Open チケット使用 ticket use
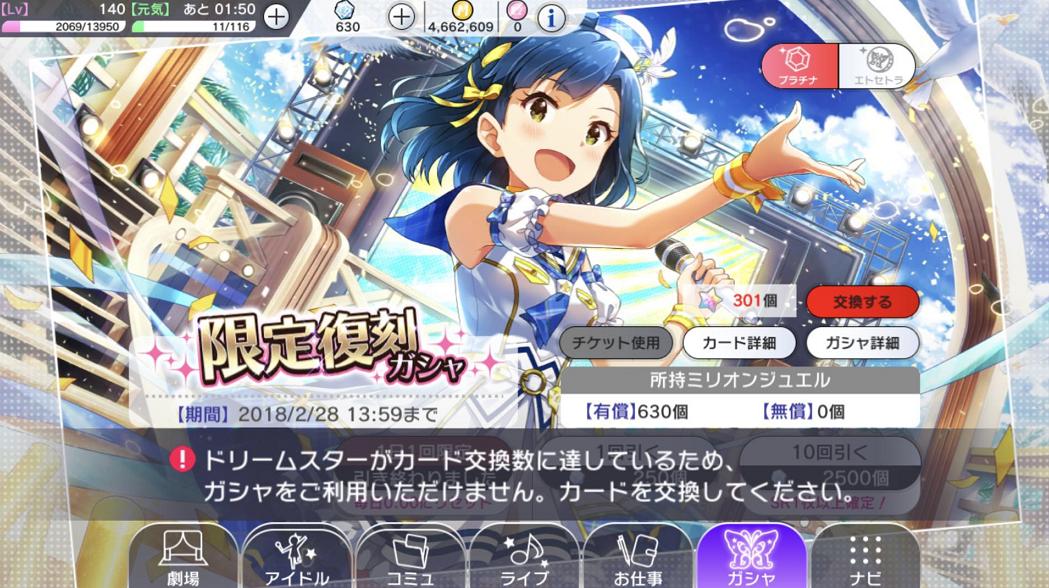 tap(616, 342)
